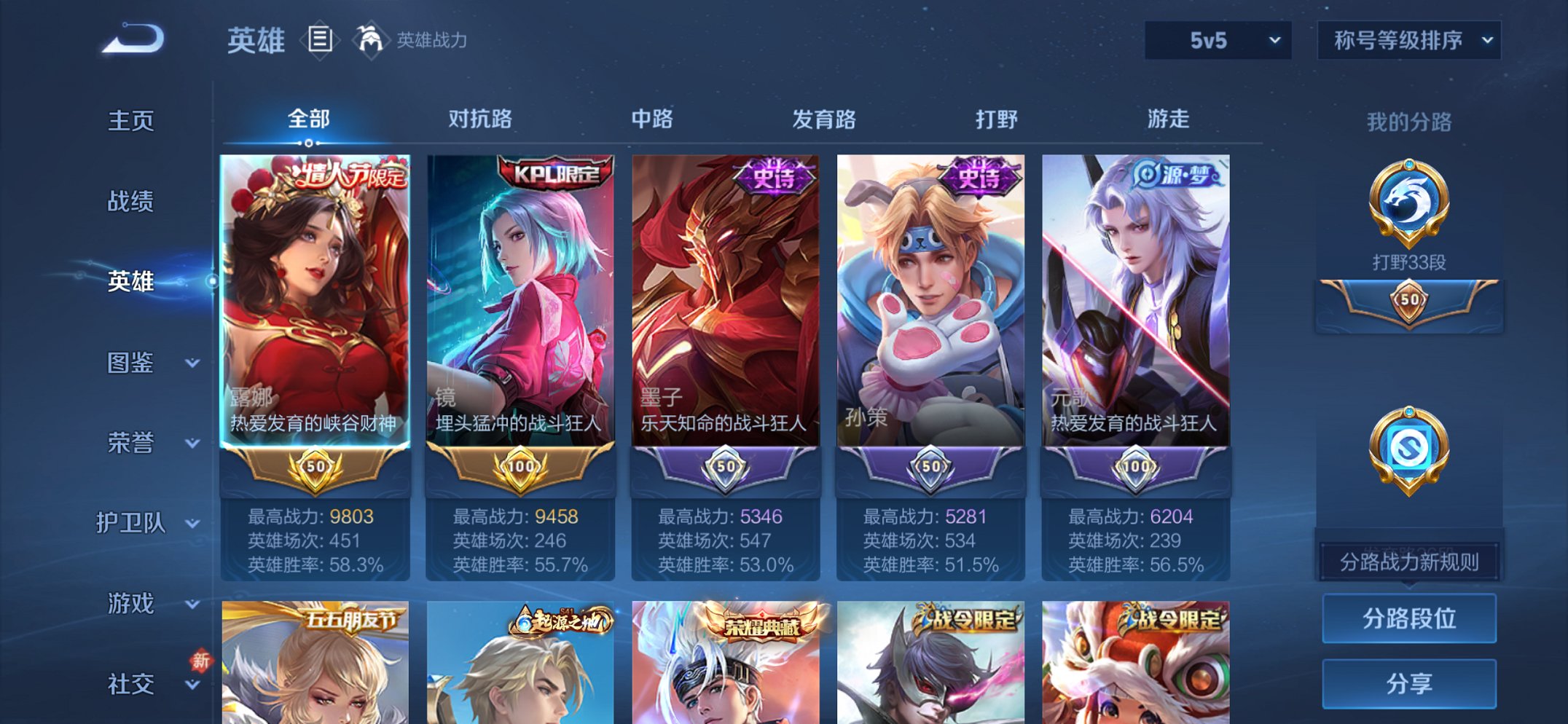Go to 主页 in the left sidebar

click(x=131, y=122)
